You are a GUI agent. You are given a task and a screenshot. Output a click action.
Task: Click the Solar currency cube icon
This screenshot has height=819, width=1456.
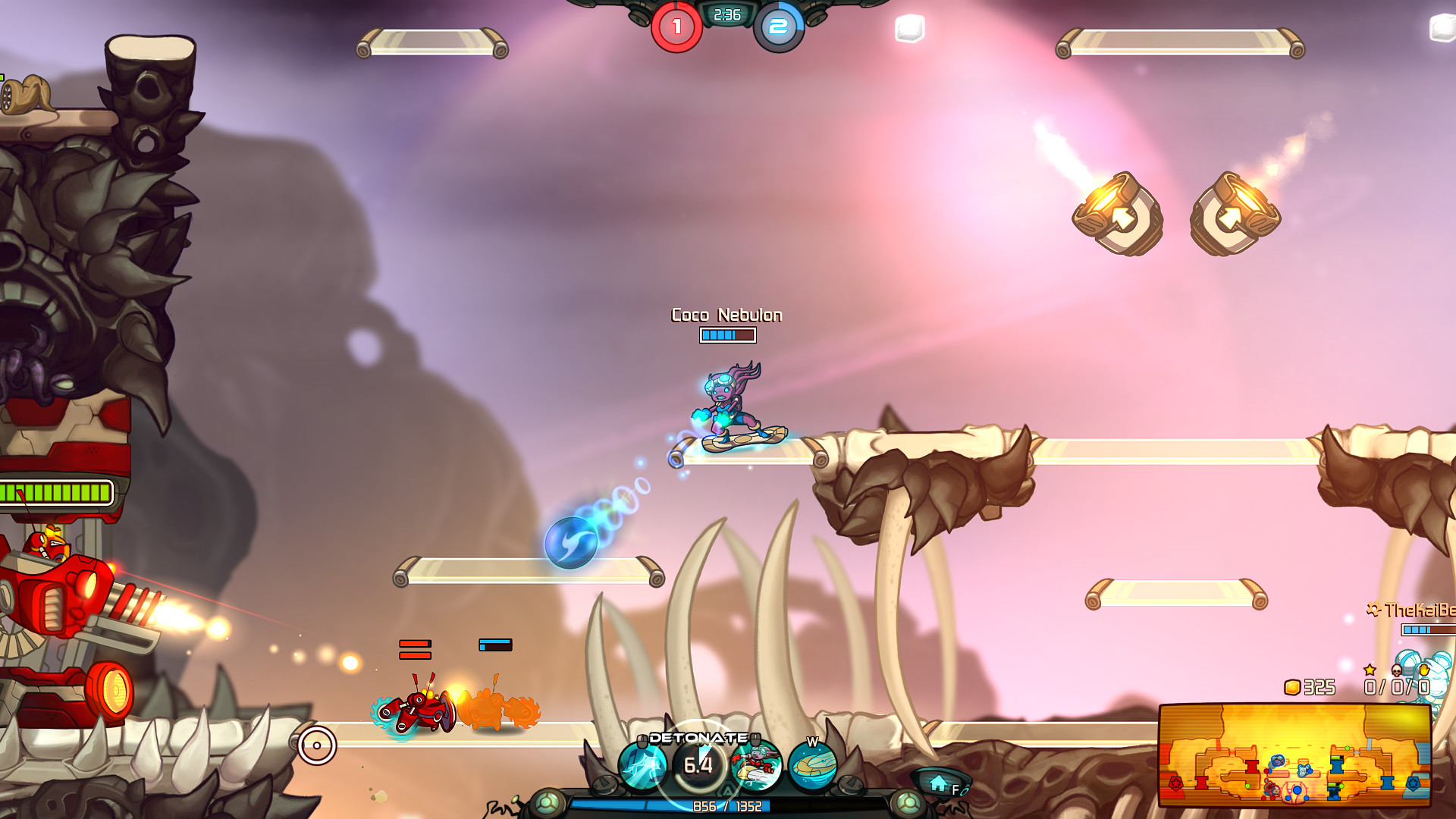(x=1293, y=688)
